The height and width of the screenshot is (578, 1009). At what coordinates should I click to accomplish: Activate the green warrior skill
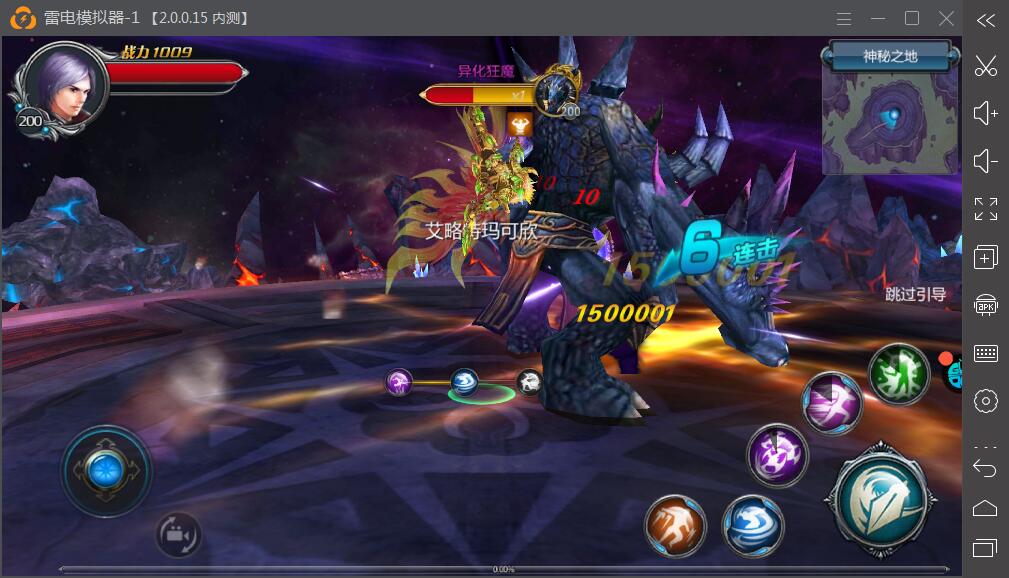pyautogui.click(x=898, y=372)
